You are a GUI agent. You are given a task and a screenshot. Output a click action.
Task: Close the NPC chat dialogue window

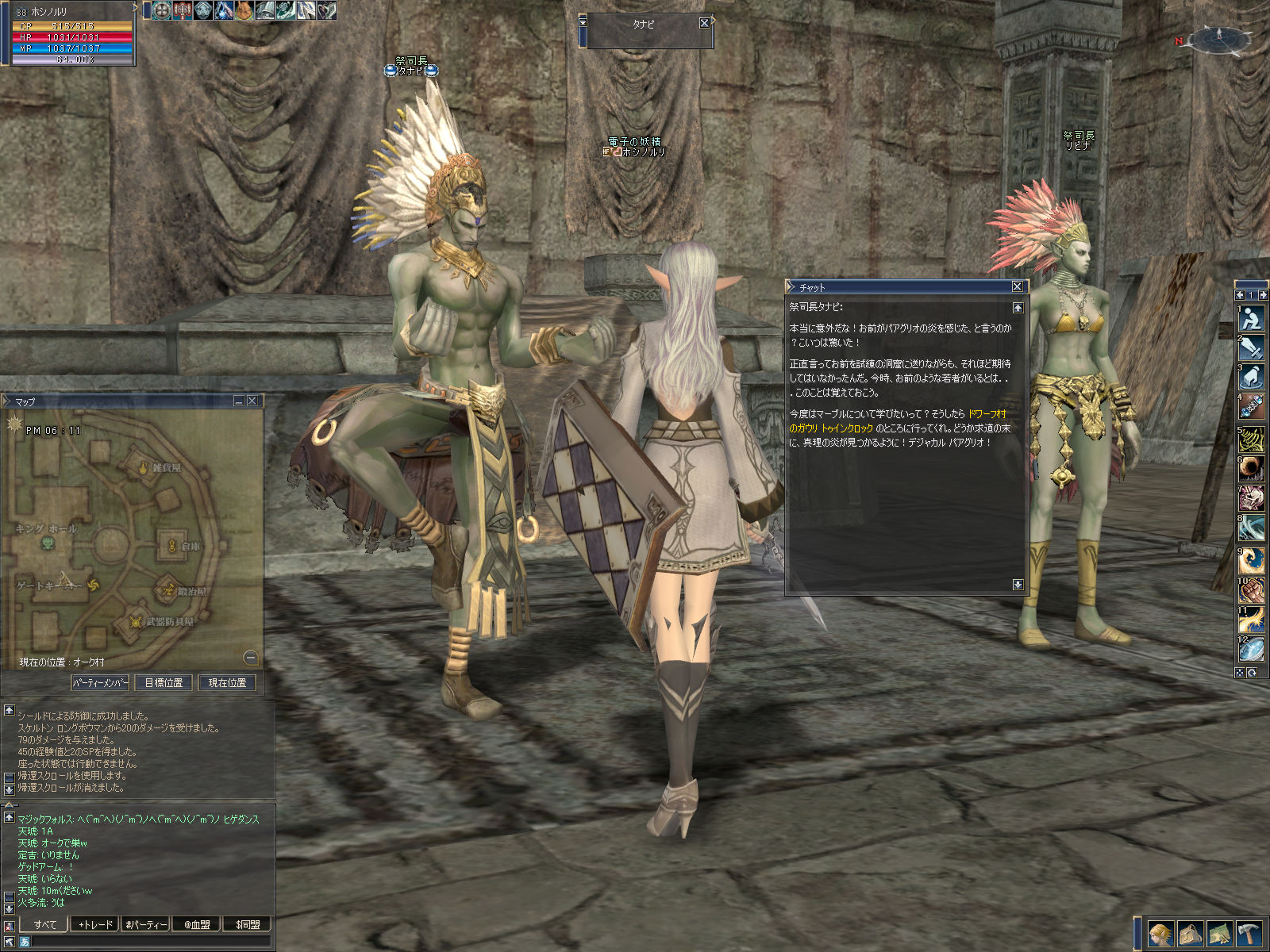pyautogui.click(x=1017, y=286)
